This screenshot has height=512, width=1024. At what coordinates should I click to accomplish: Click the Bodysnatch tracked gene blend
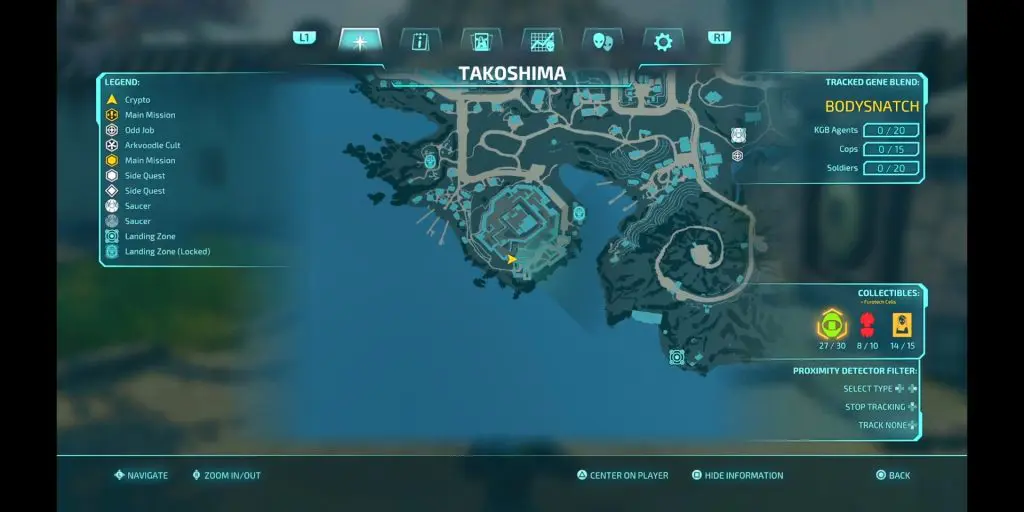tap(872, 106)
